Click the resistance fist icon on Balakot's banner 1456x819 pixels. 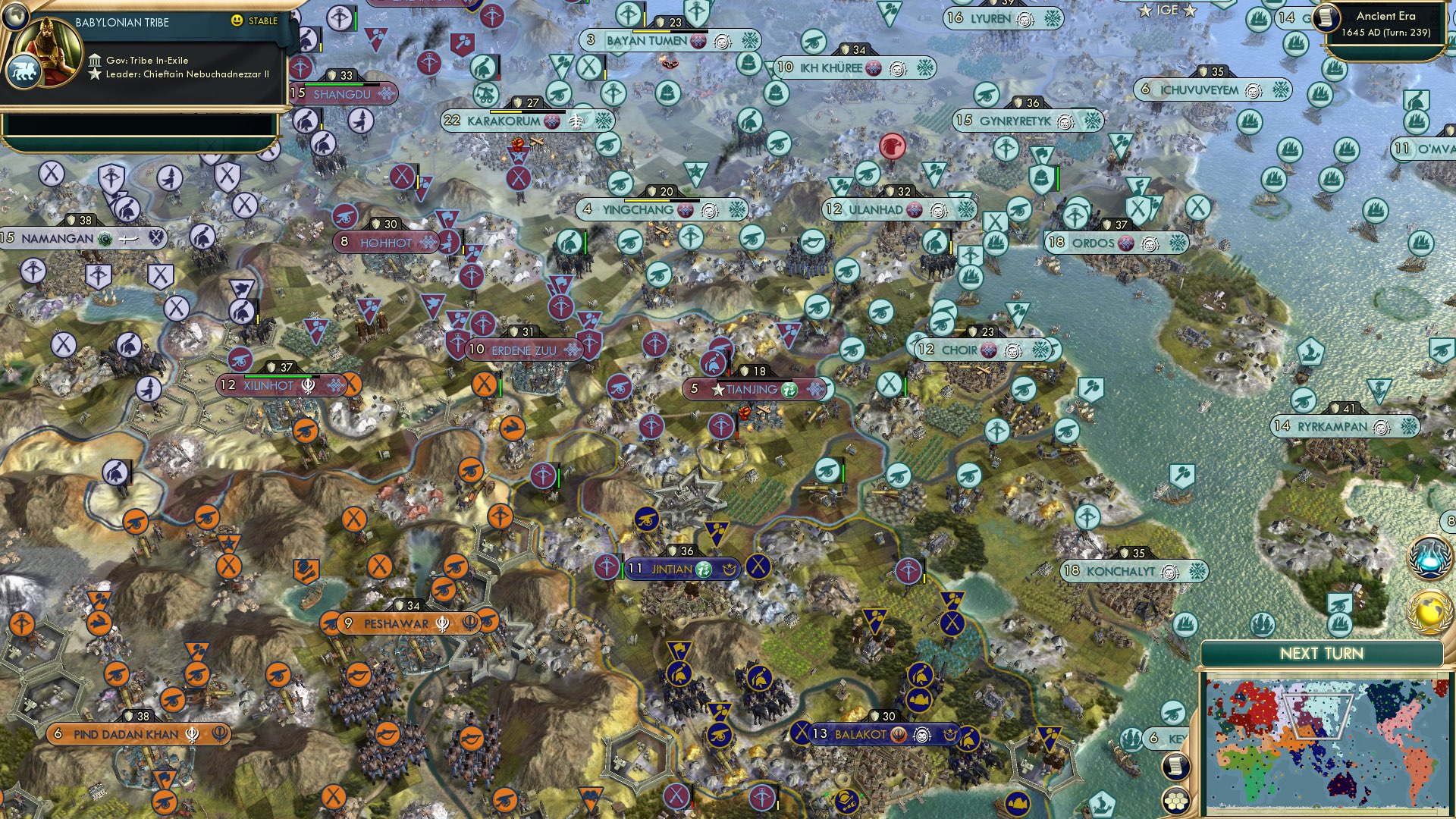pyautogui.click(x=921, y=733)
